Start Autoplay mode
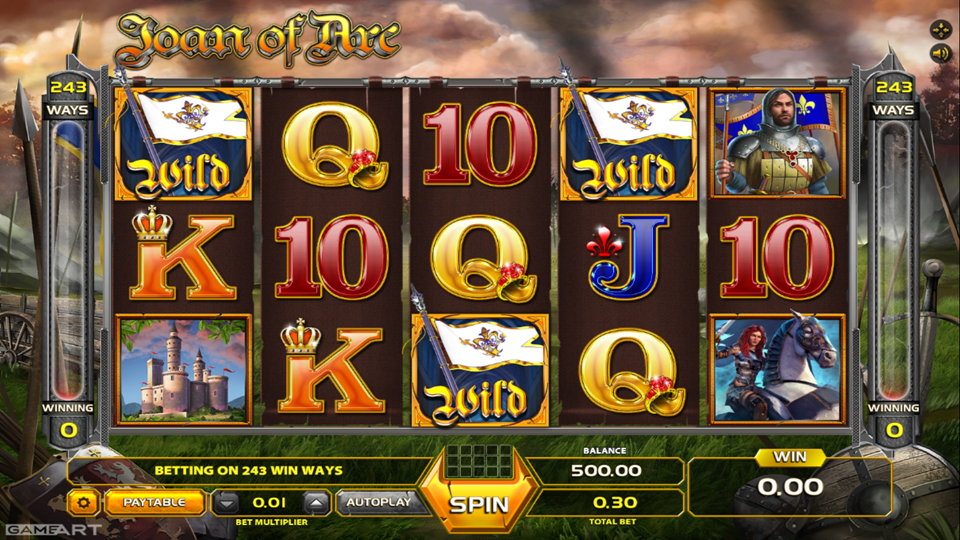 click(x=378, y=502)
